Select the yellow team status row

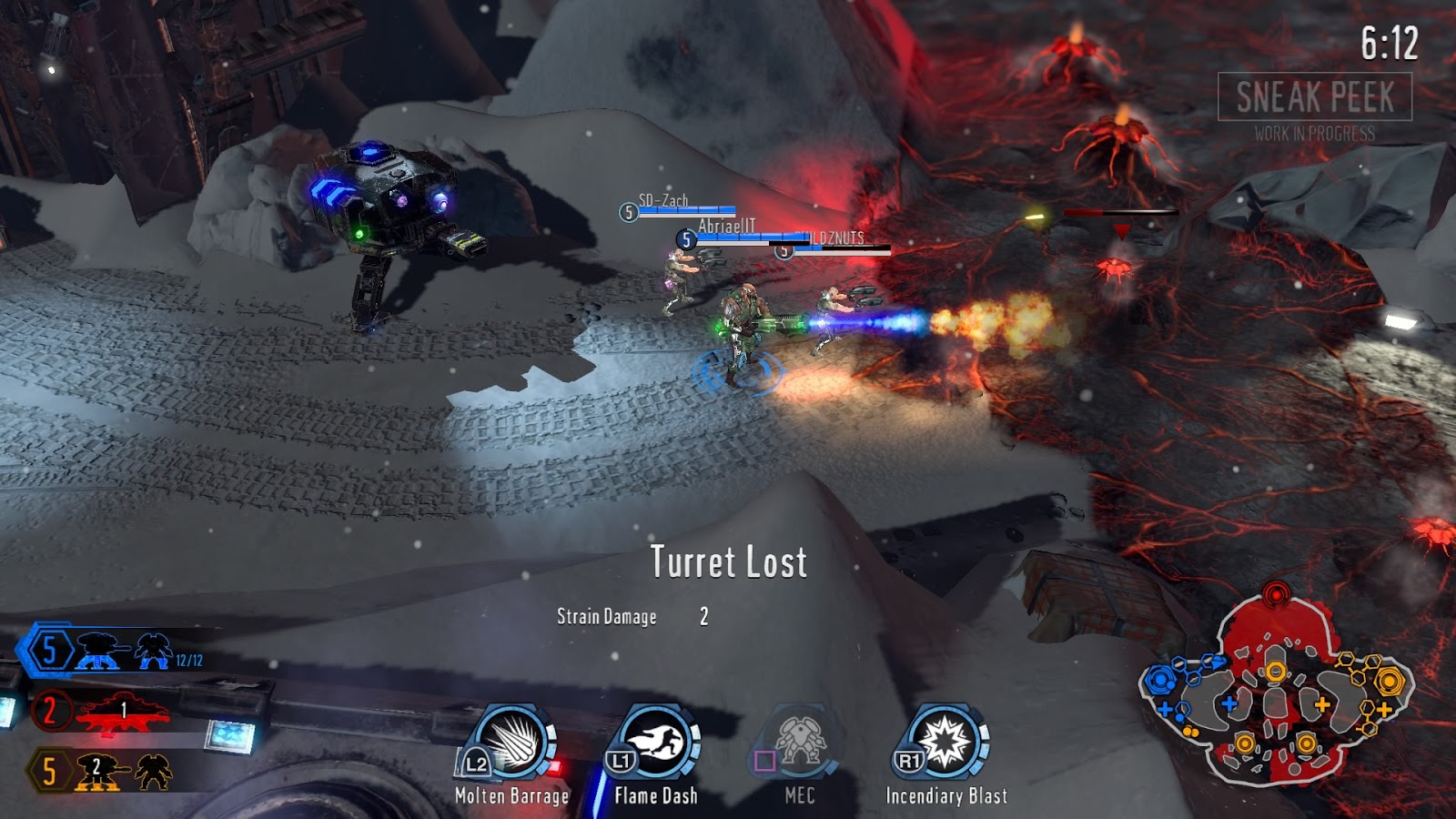pyautogui.click(x=102, y=771)
